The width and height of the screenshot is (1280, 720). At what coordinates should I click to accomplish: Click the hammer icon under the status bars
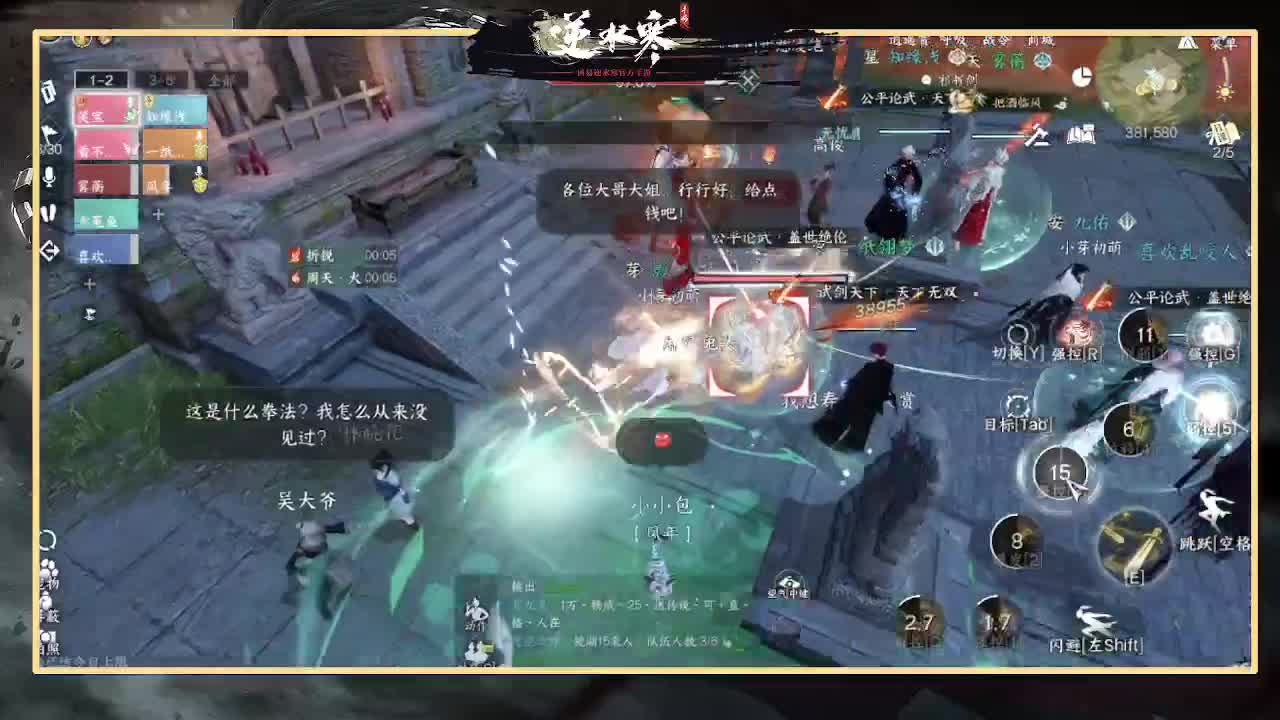(x=1038, y=138)
